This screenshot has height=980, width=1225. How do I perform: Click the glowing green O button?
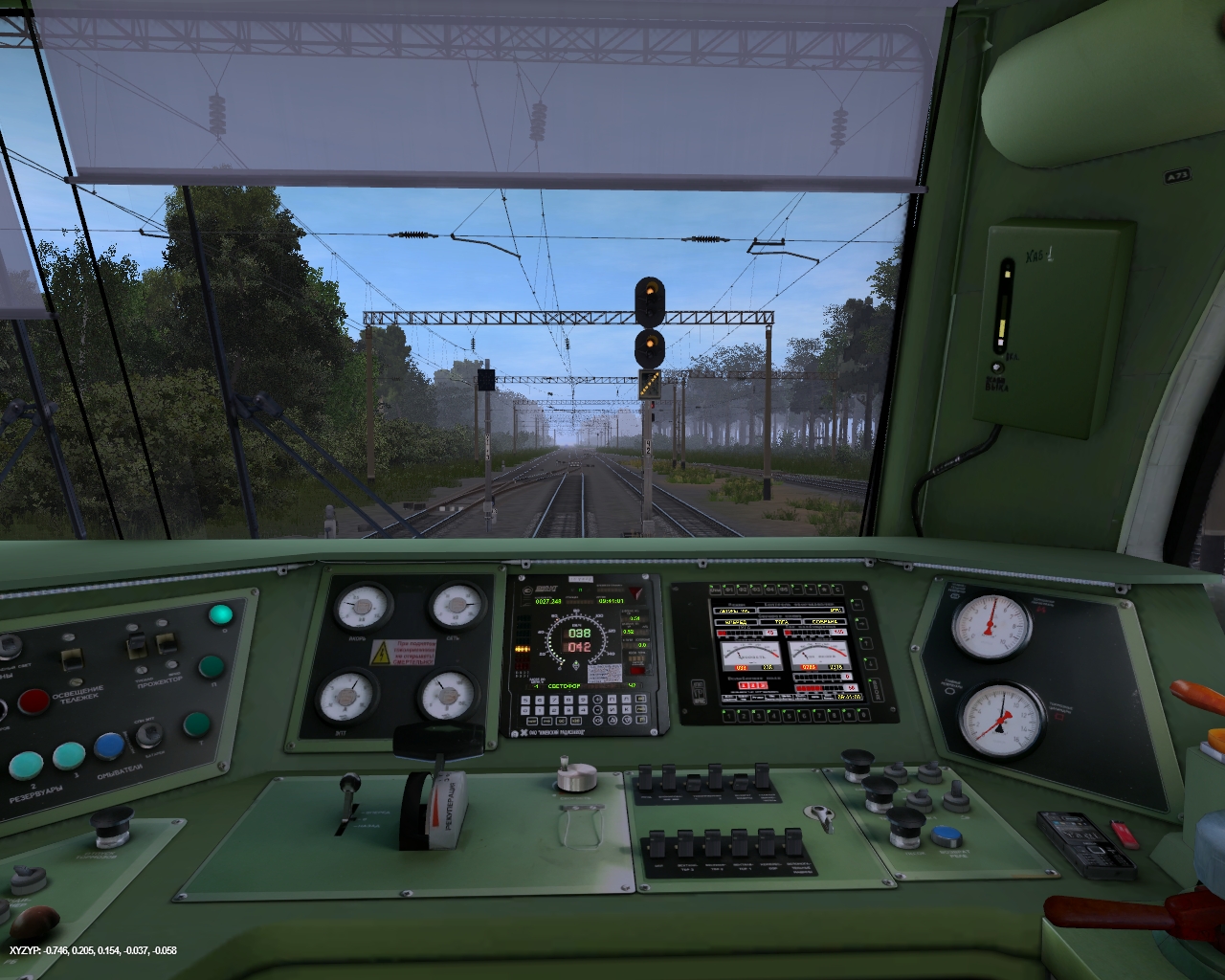pos(221,614)
